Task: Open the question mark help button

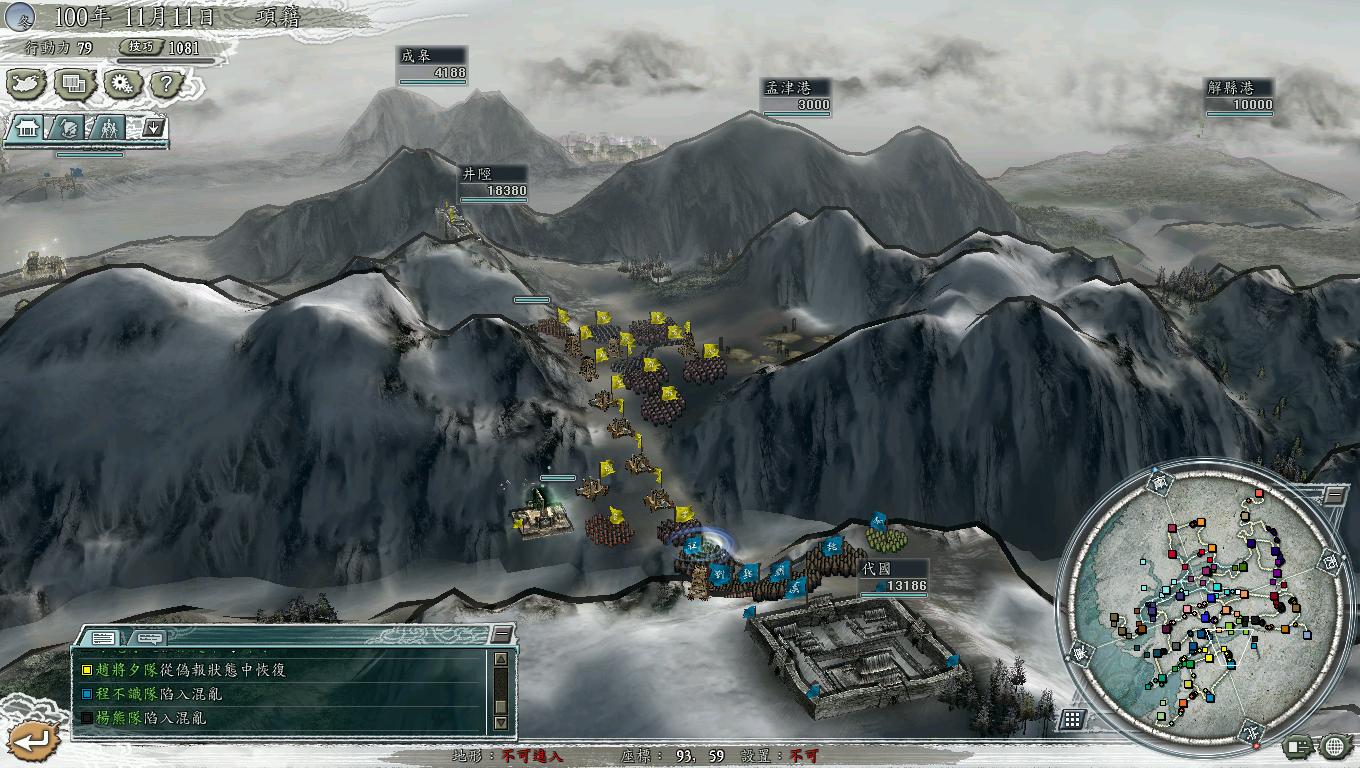Action: pyautogui.click(x=166, y=85)
